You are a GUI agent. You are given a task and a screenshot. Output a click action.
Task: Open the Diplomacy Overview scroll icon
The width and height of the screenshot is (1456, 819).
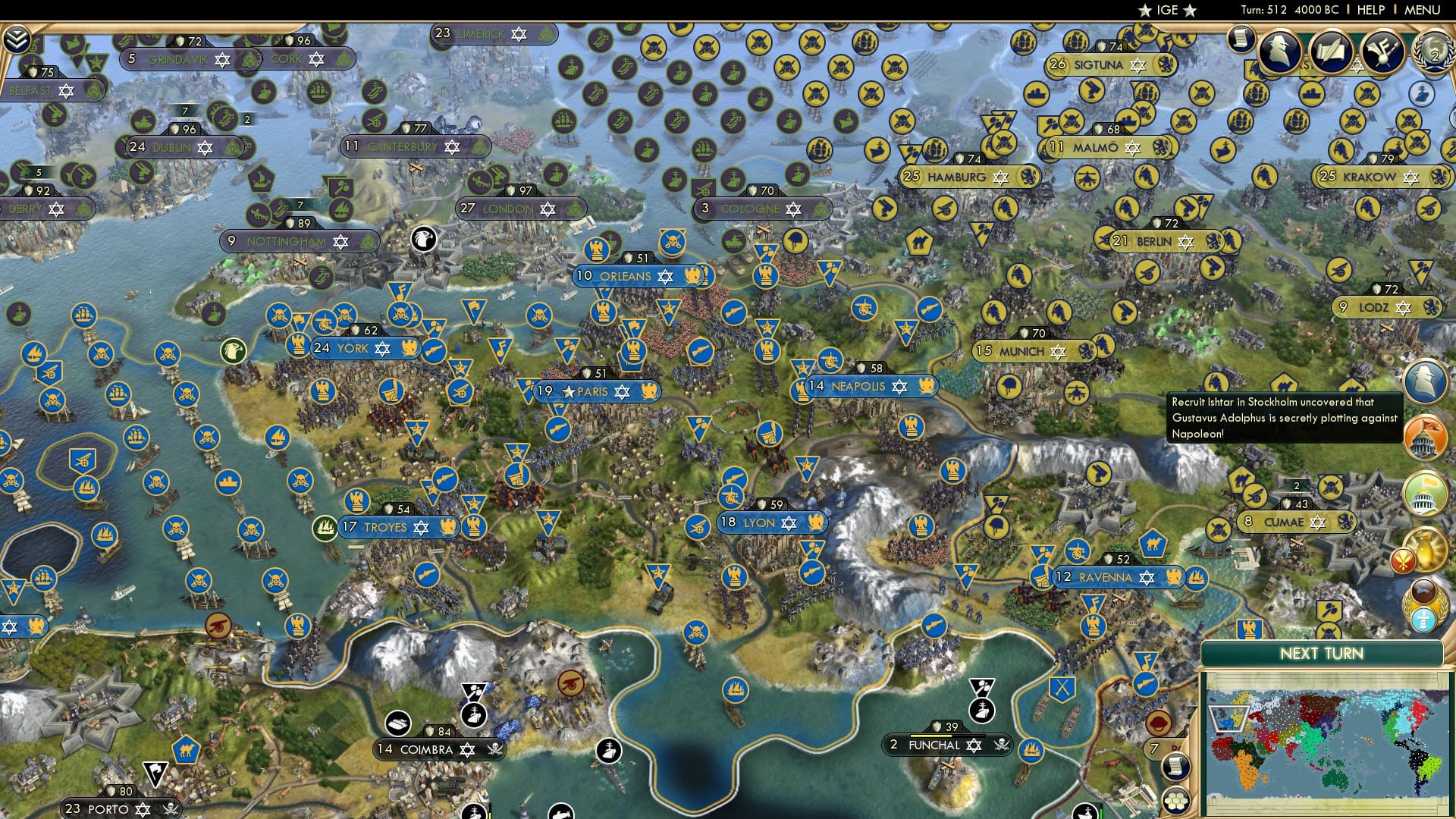point(1332,53)
